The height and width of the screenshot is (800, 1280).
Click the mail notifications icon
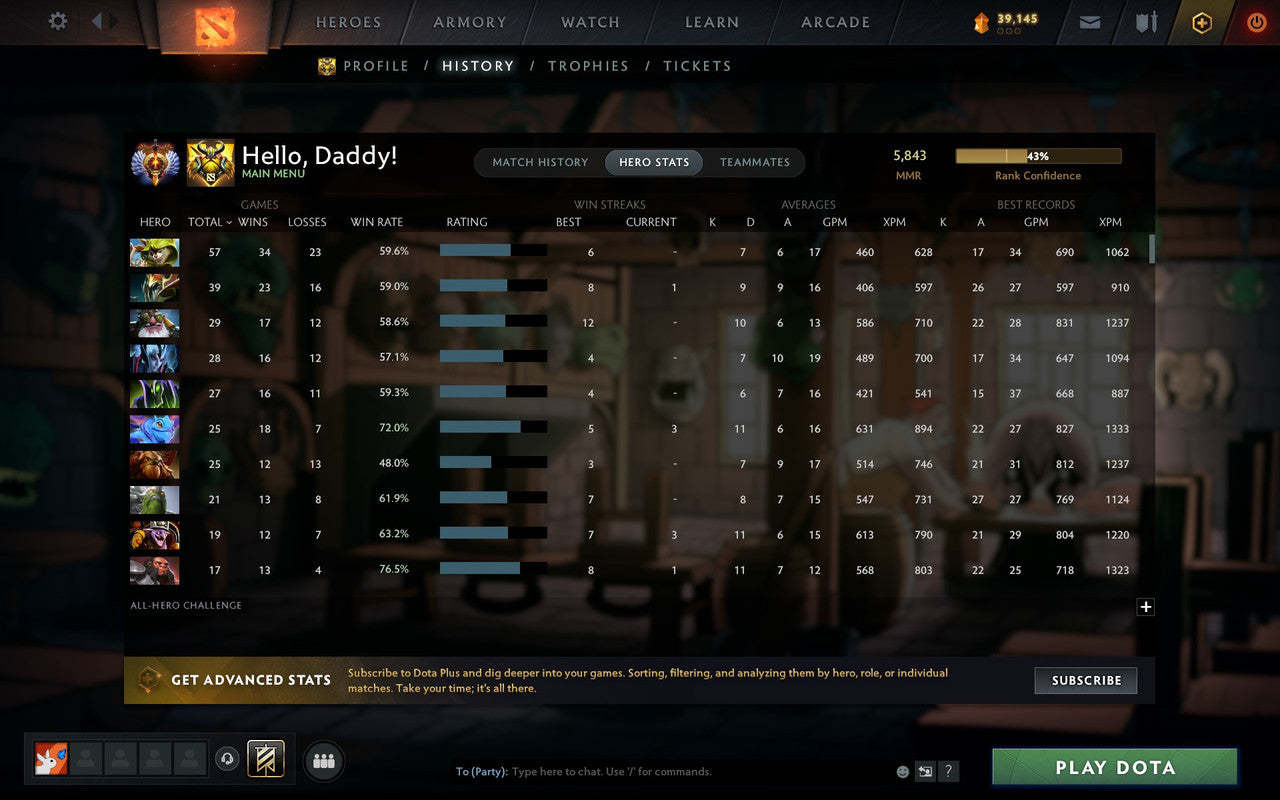click(1089, 21)
